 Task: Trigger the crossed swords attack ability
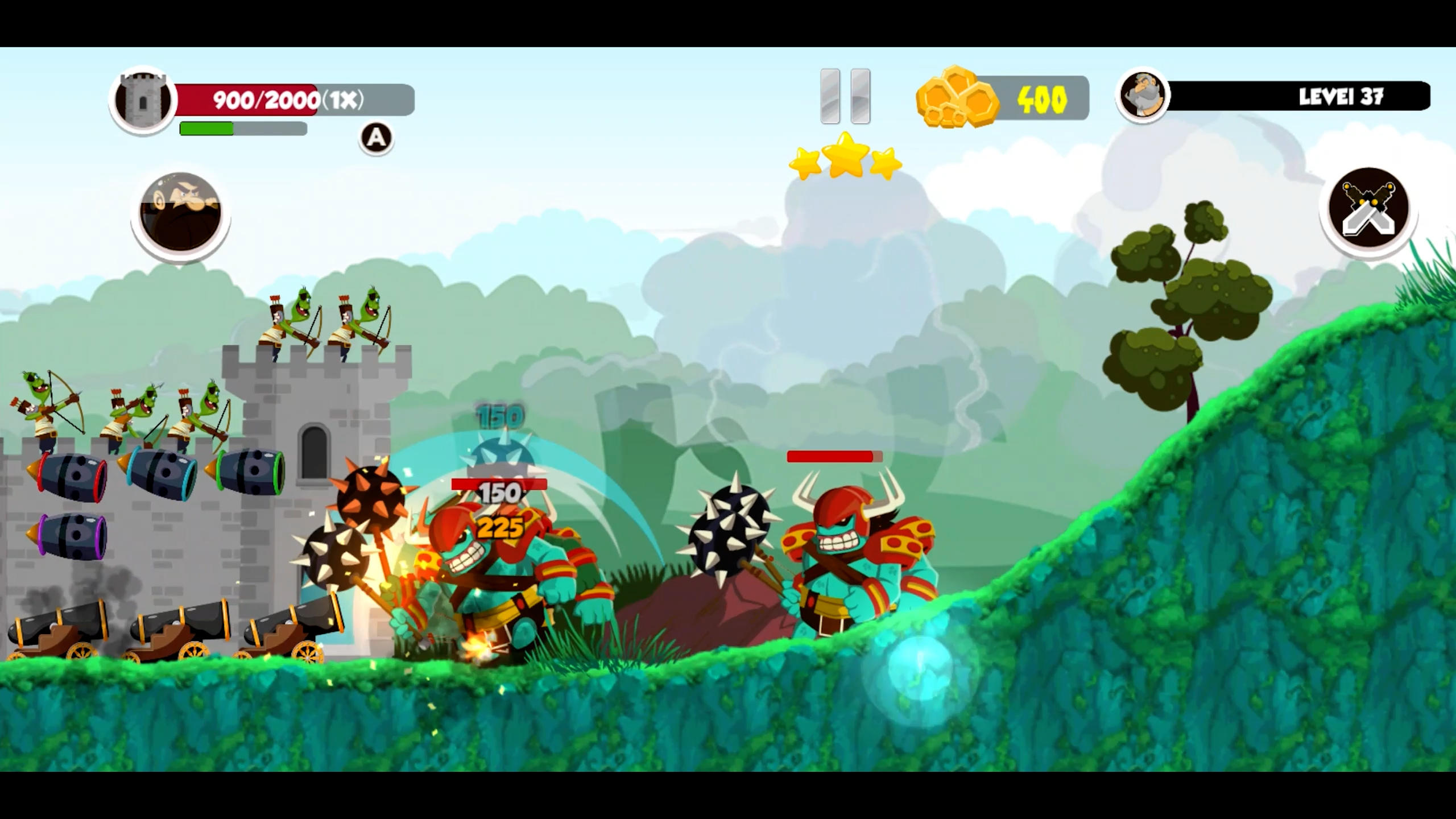[1368, 209]
